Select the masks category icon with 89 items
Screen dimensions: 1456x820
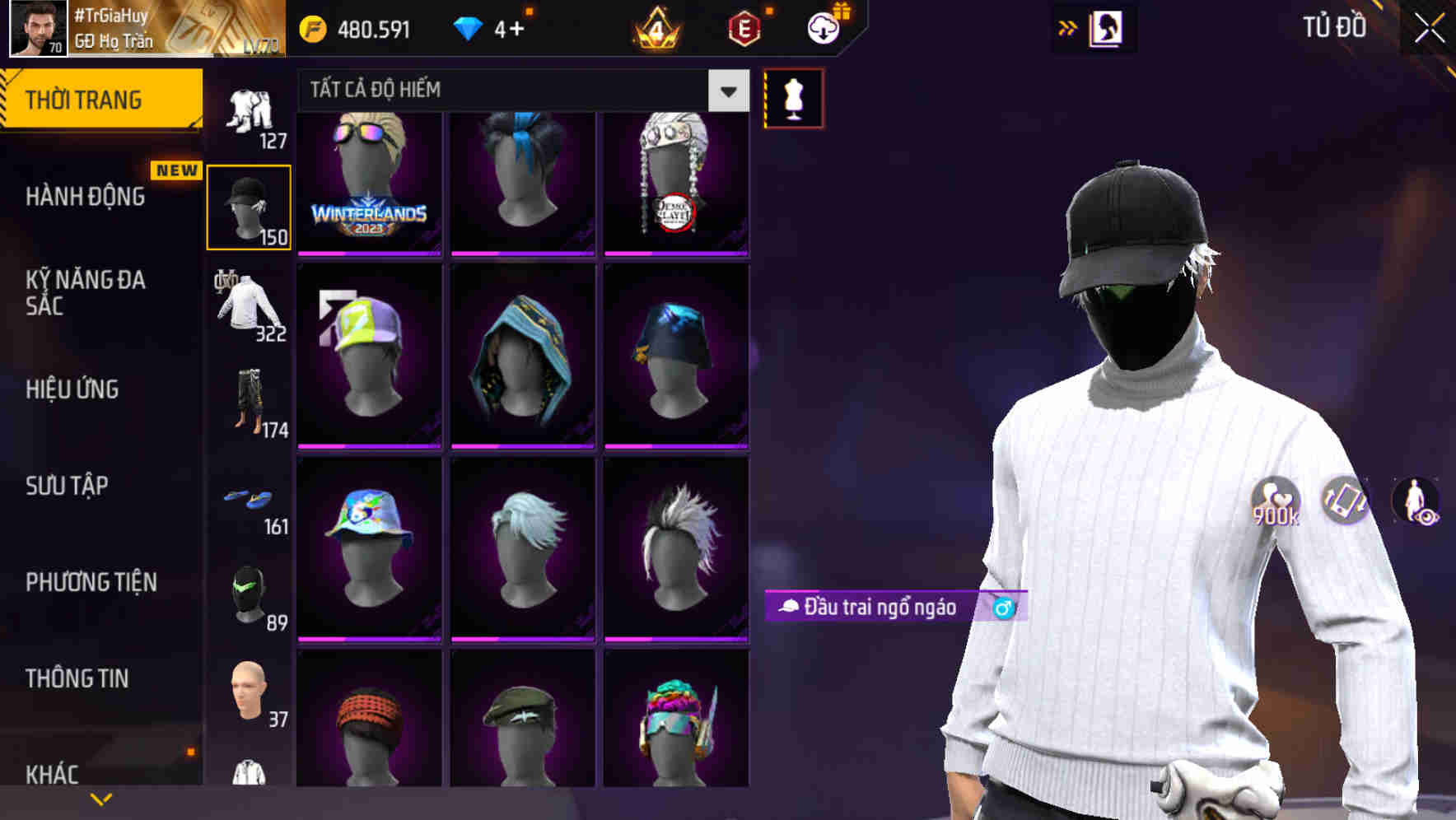point(247,593)
